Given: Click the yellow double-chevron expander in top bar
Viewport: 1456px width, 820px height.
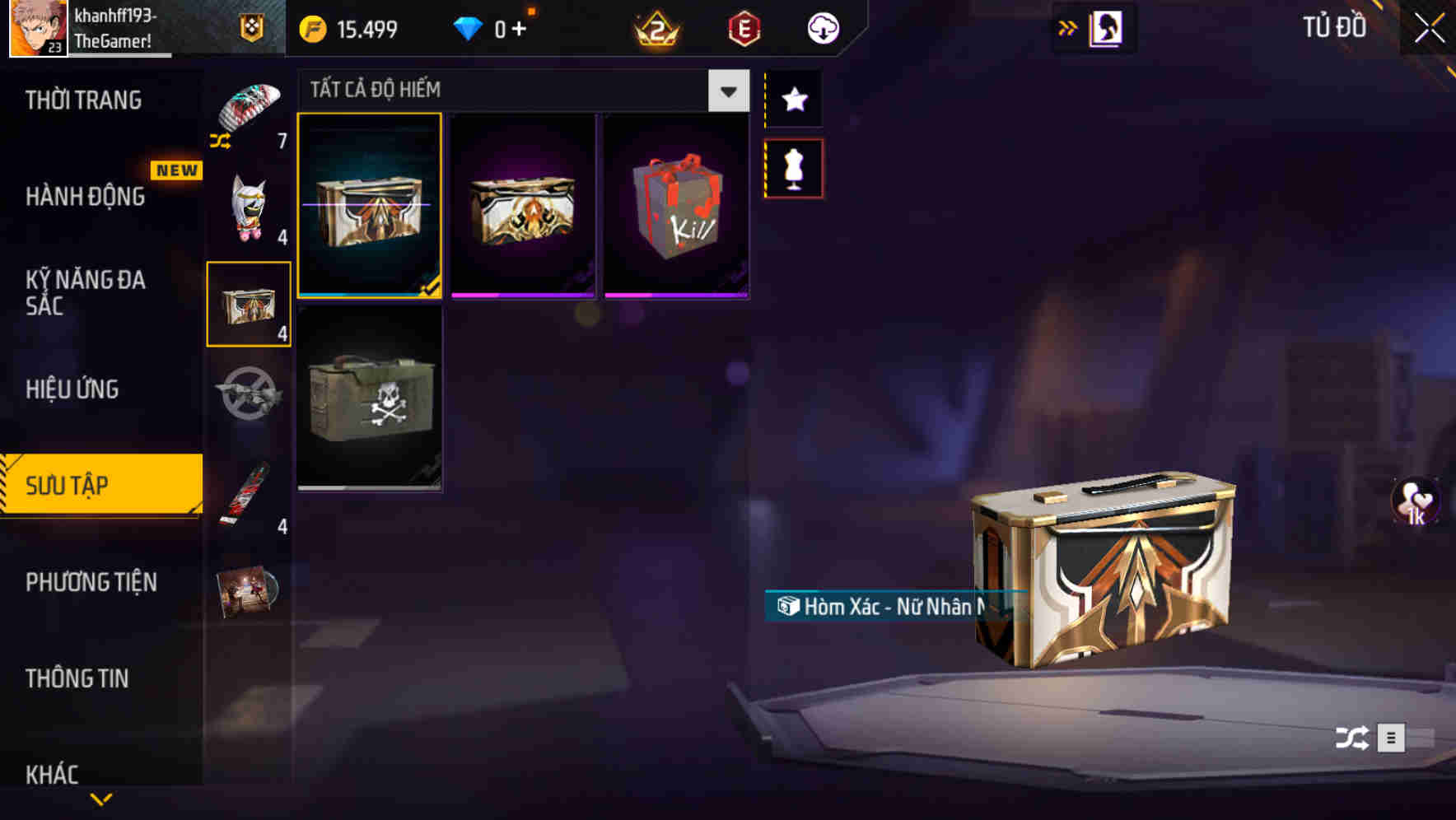Looking at the screenshot, I should [x=1068, y=27].
